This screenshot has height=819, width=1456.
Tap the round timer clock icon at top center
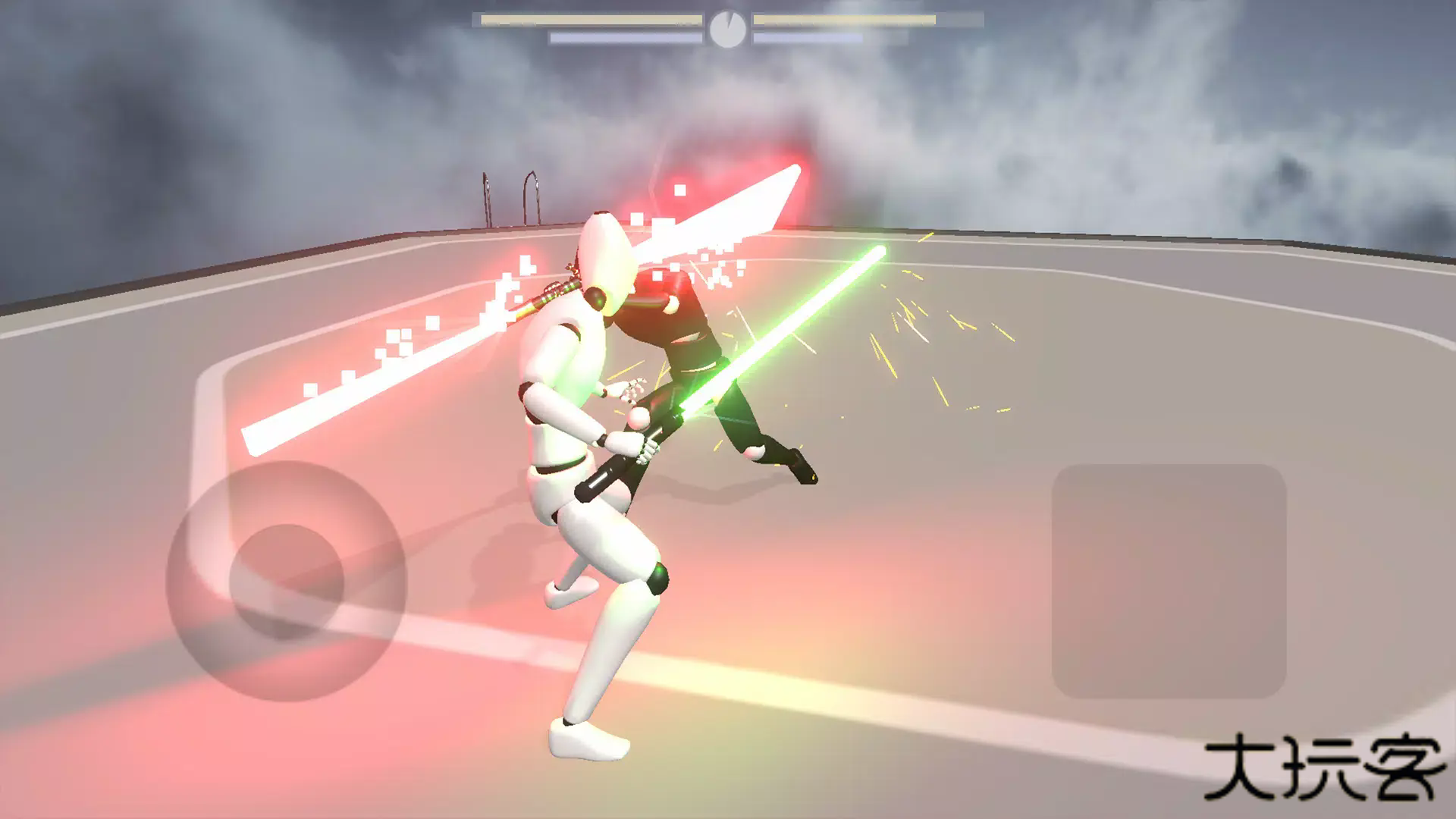coord(728,27)
